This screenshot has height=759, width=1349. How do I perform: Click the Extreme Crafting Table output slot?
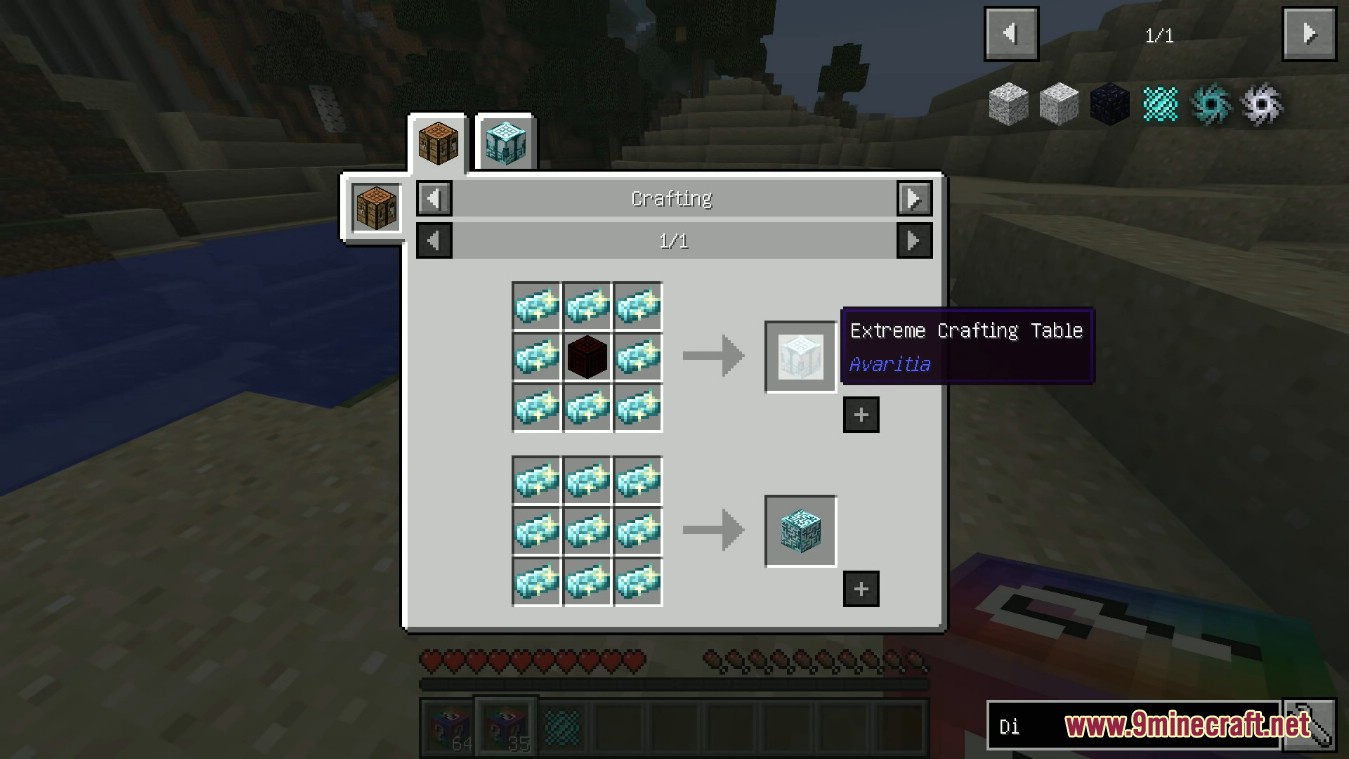click(x=800, y=356)
